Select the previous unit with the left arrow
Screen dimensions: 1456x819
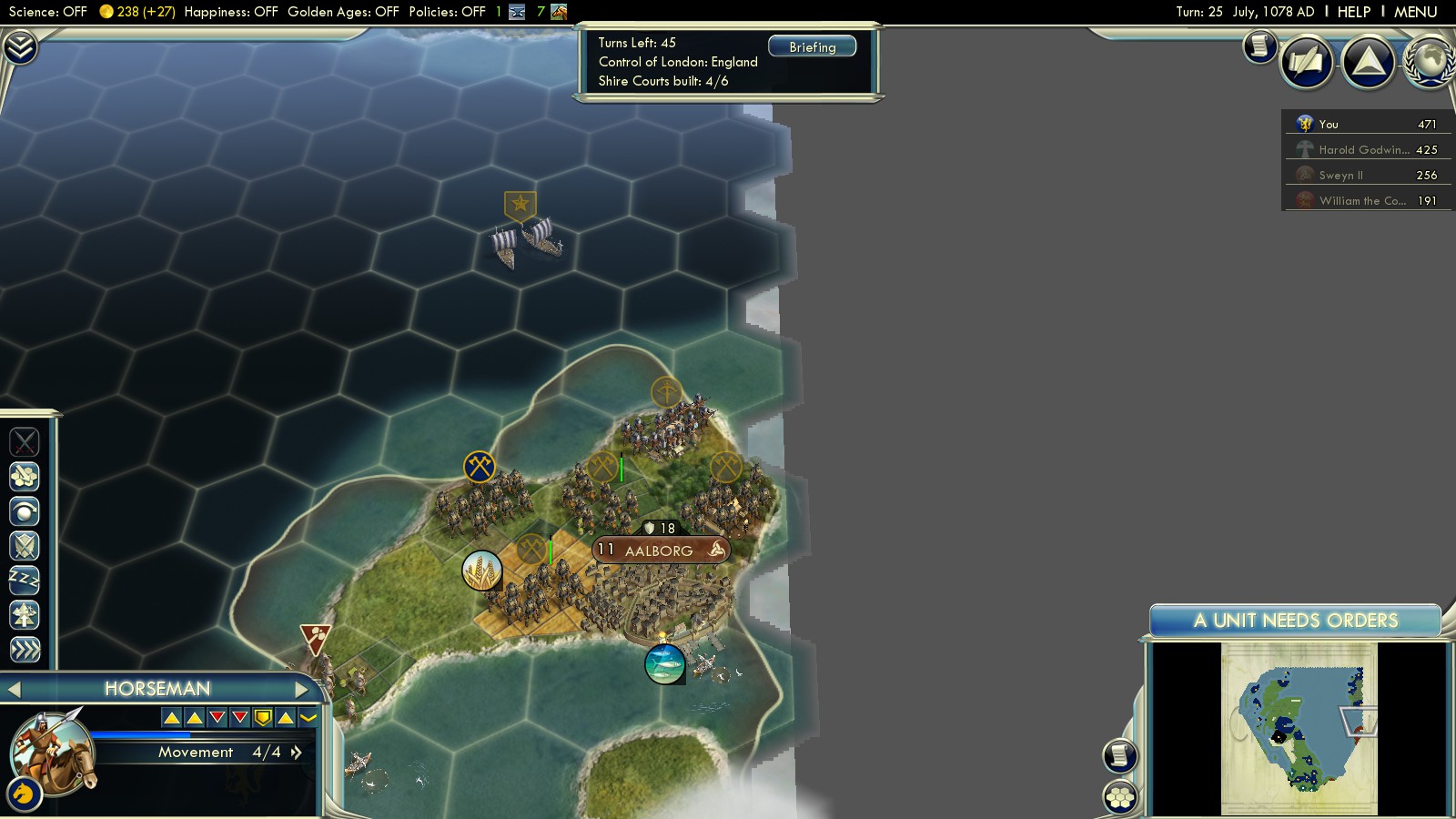14,689
